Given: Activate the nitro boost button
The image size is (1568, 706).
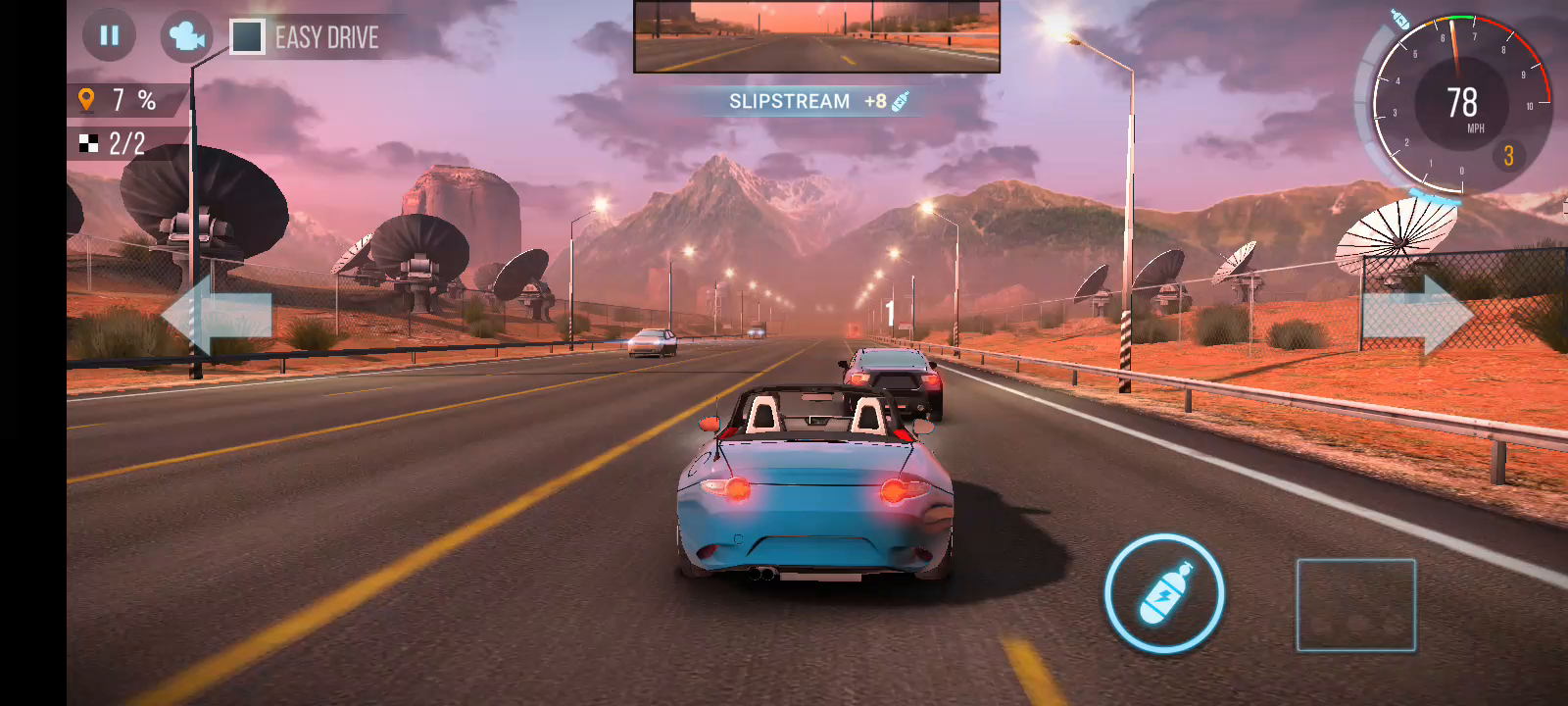Looking at the screenshot, I should tap(1164, 593).
